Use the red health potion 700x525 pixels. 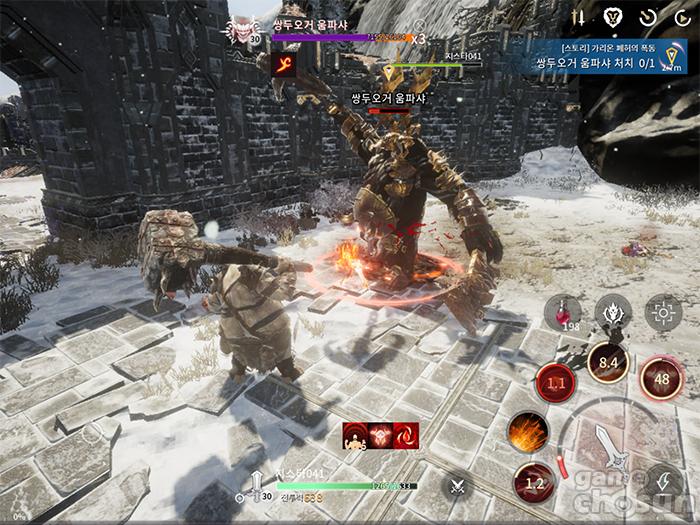563,313
